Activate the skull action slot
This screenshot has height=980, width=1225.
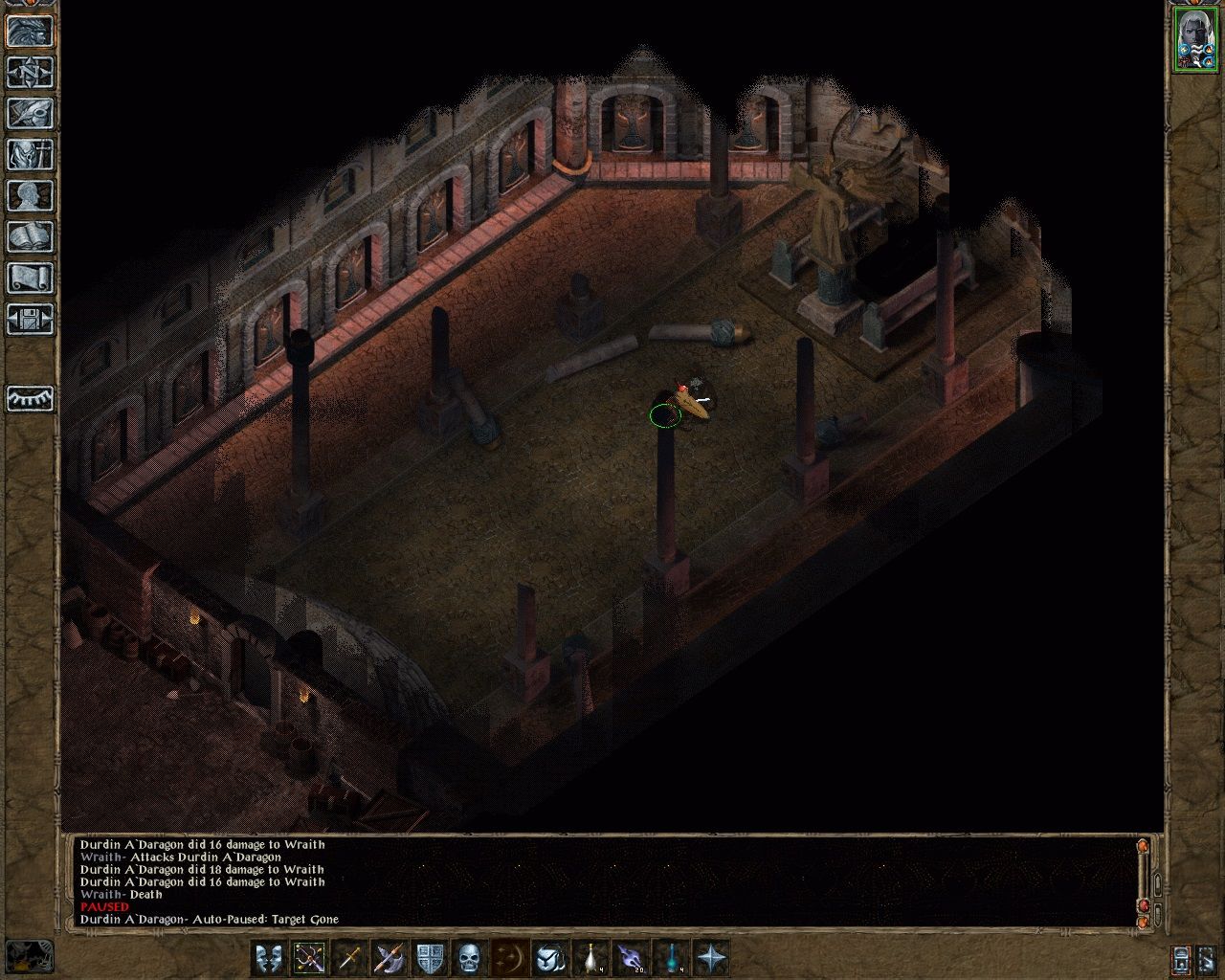[x=469, y=959]
